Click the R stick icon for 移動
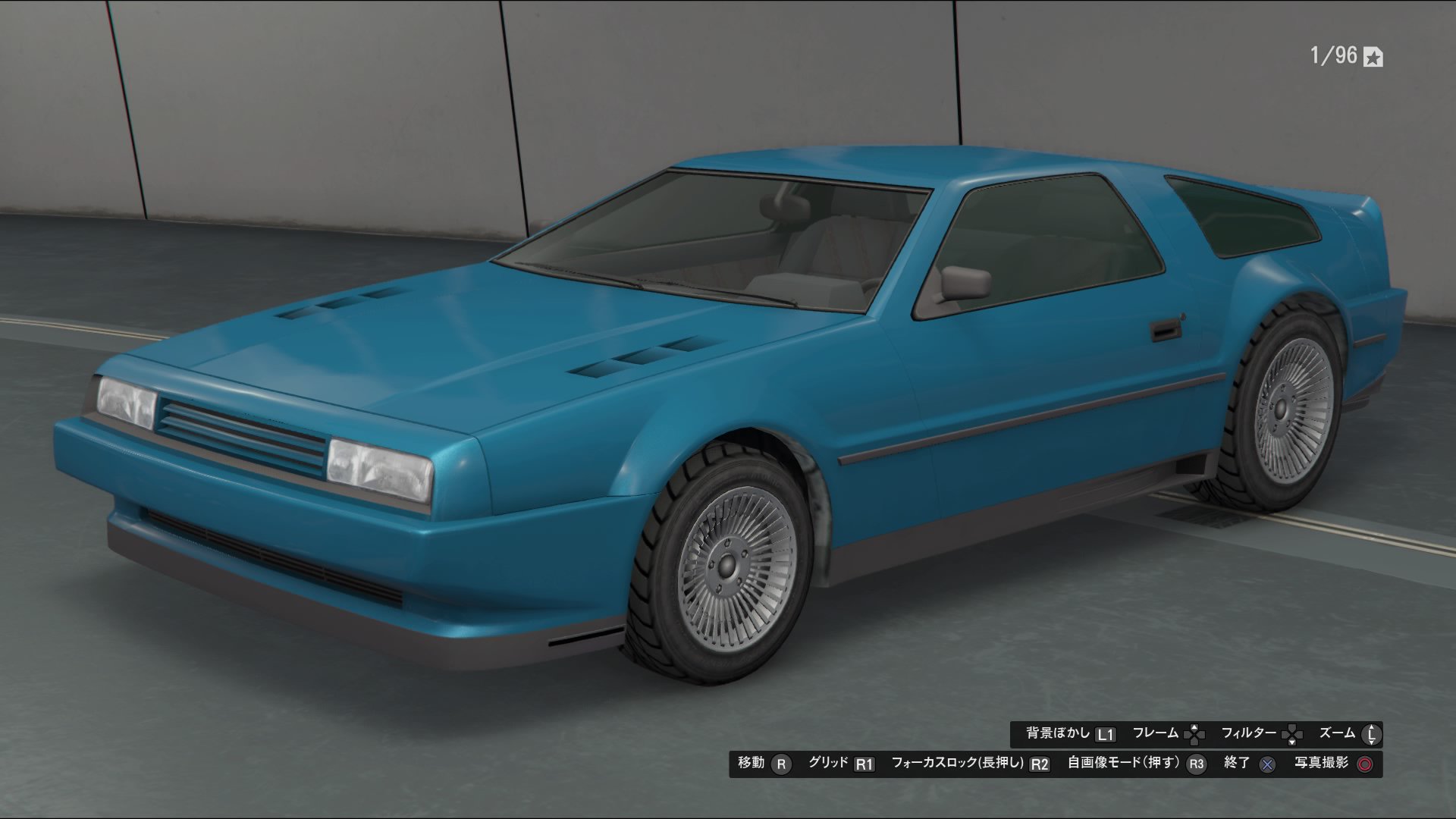 click(x=780, y=763)
